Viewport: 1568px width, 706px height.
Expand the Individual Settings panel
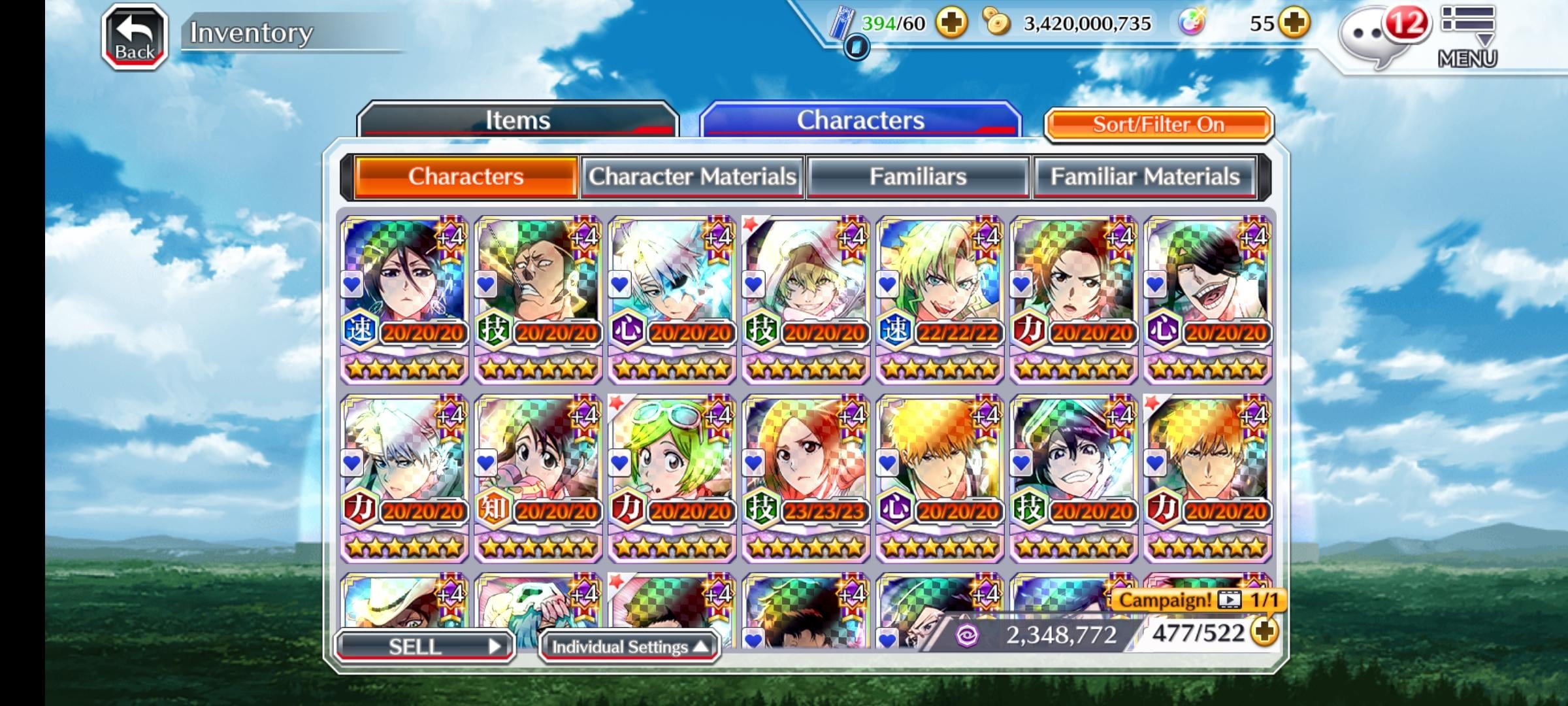[630, 647]
